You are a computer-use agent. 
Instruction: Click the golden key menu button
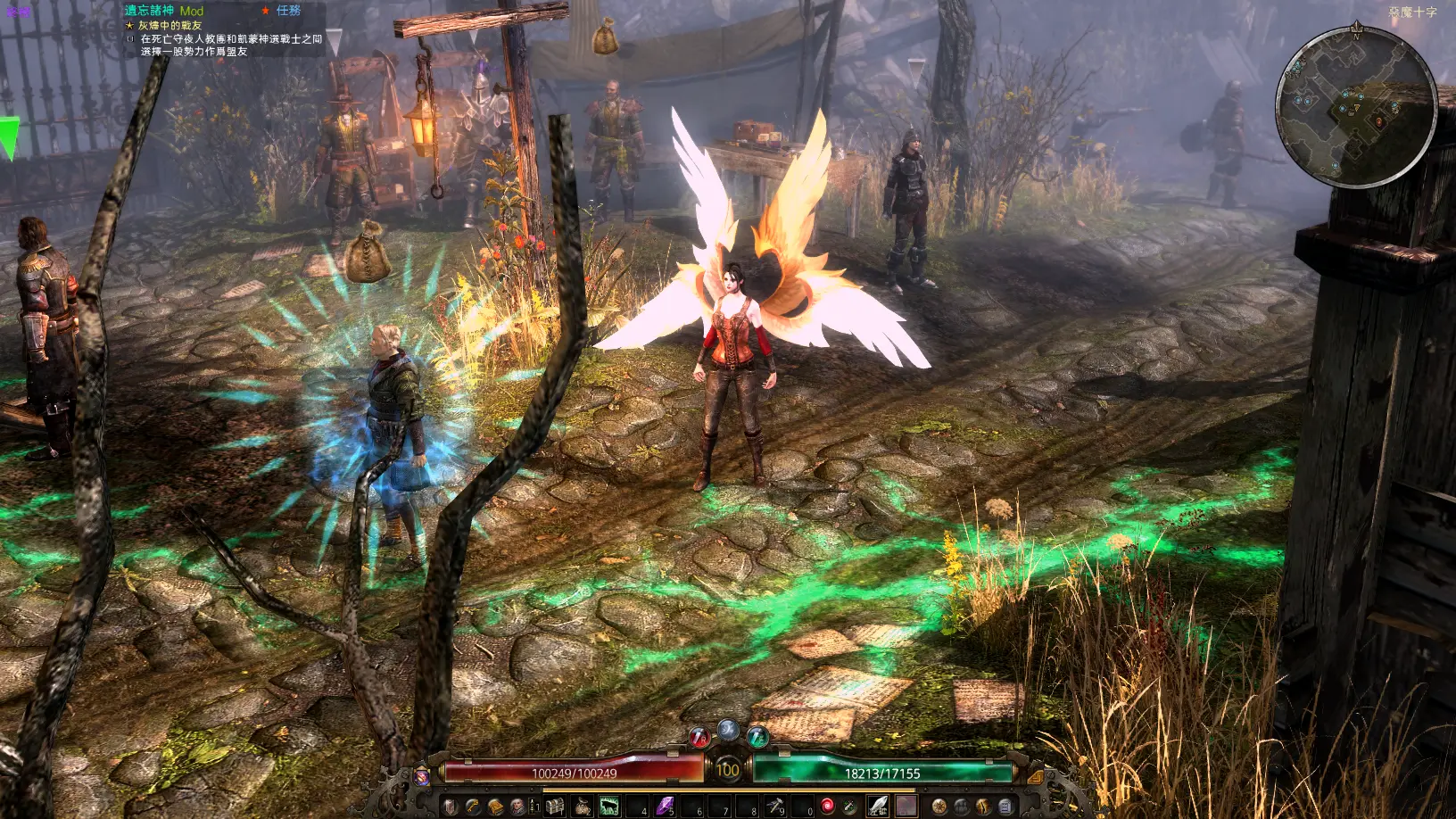click(473, 807)
